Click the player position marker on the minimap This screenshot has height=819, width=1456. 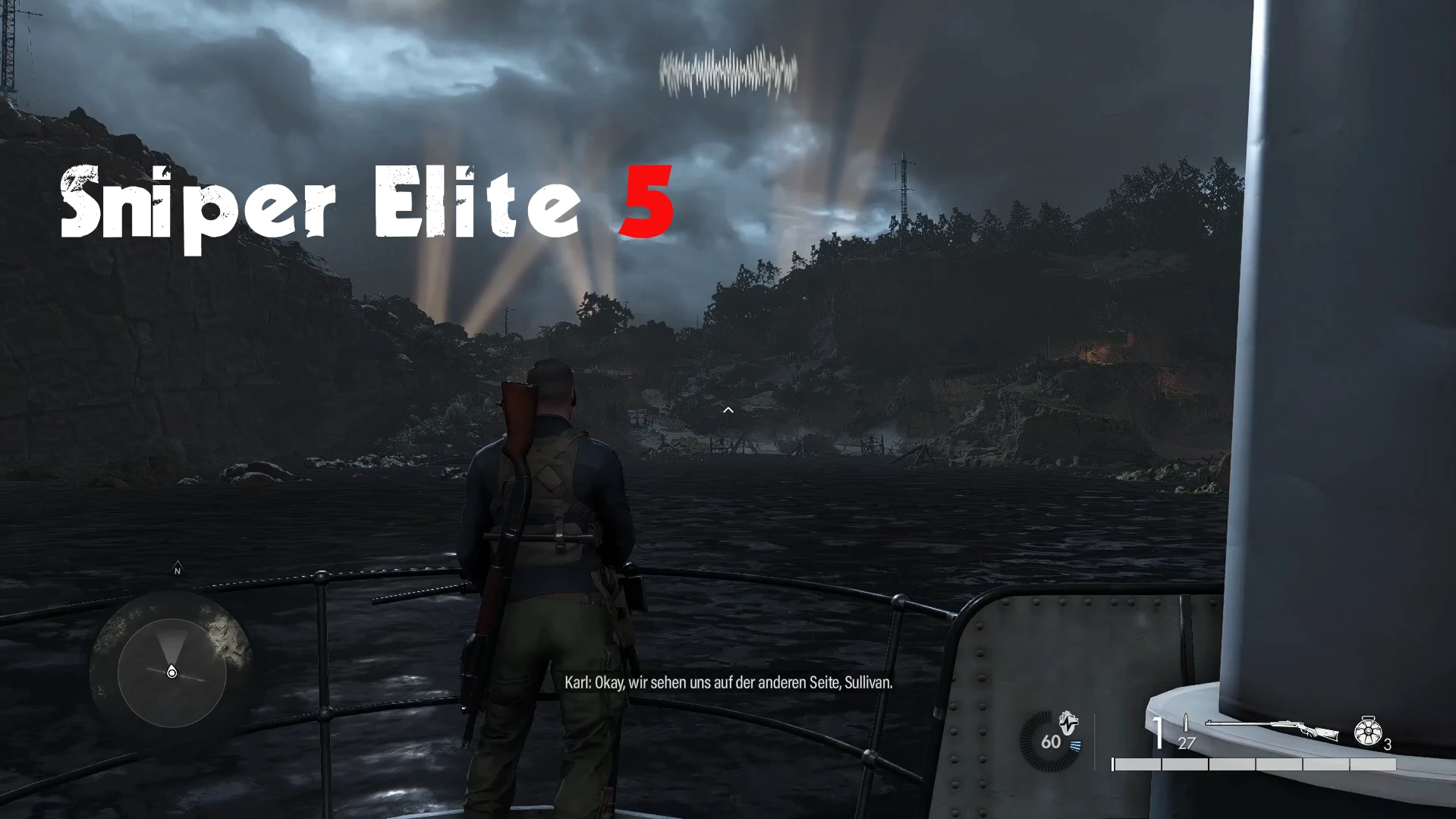[171, 671]
